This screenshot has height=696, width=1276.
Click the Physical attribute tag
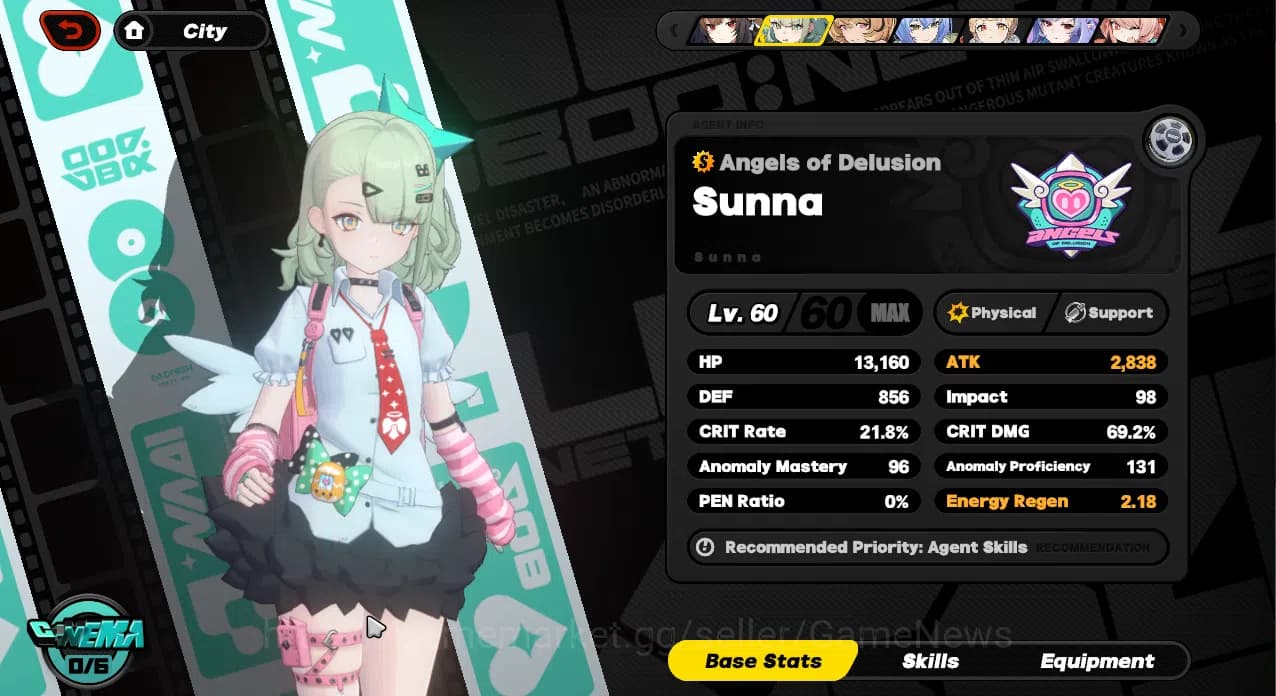coord(991,313)
